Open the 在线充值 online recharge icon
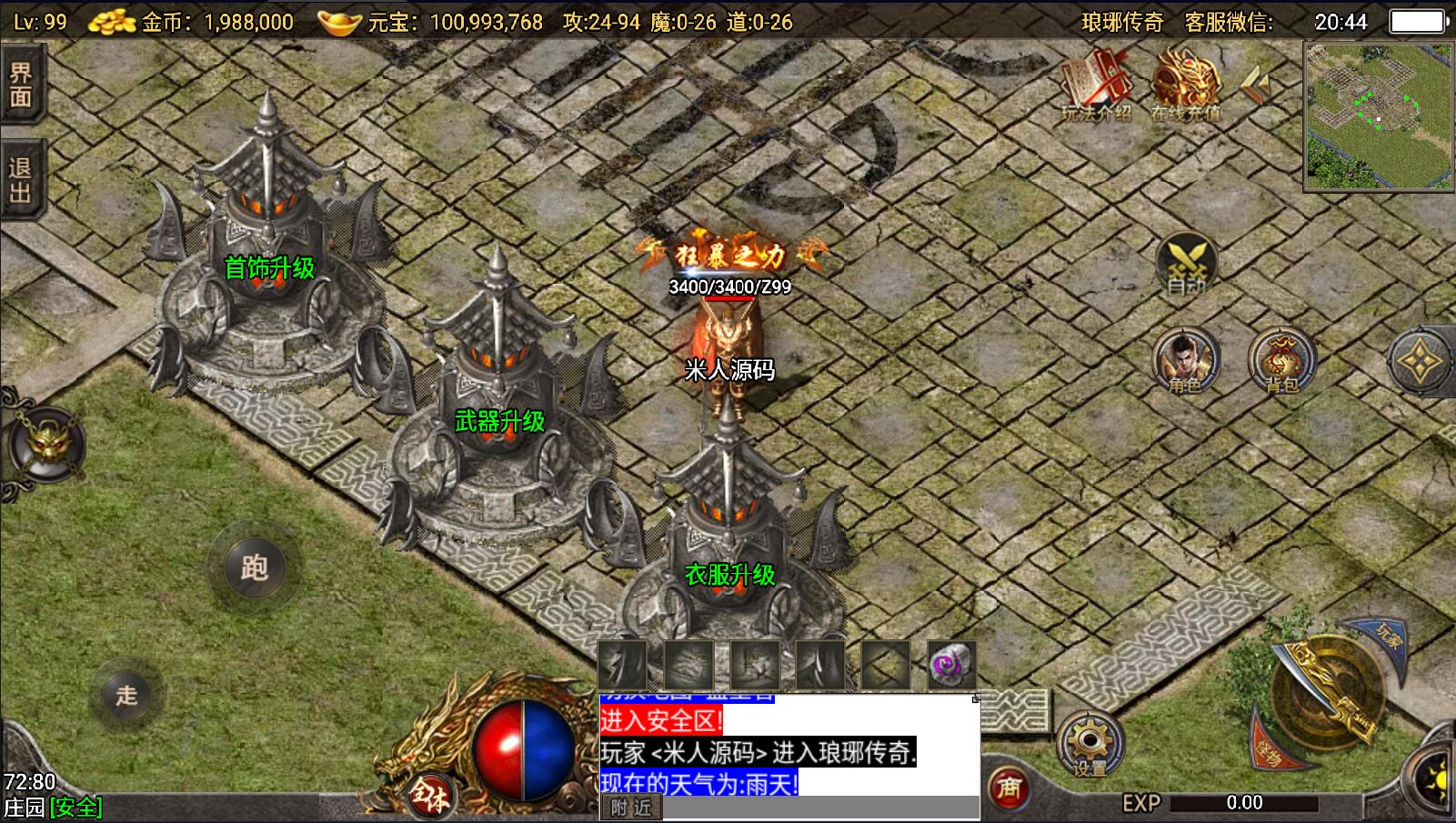Viewport: 1456px width, 823px height. (x=1186, y=86)
